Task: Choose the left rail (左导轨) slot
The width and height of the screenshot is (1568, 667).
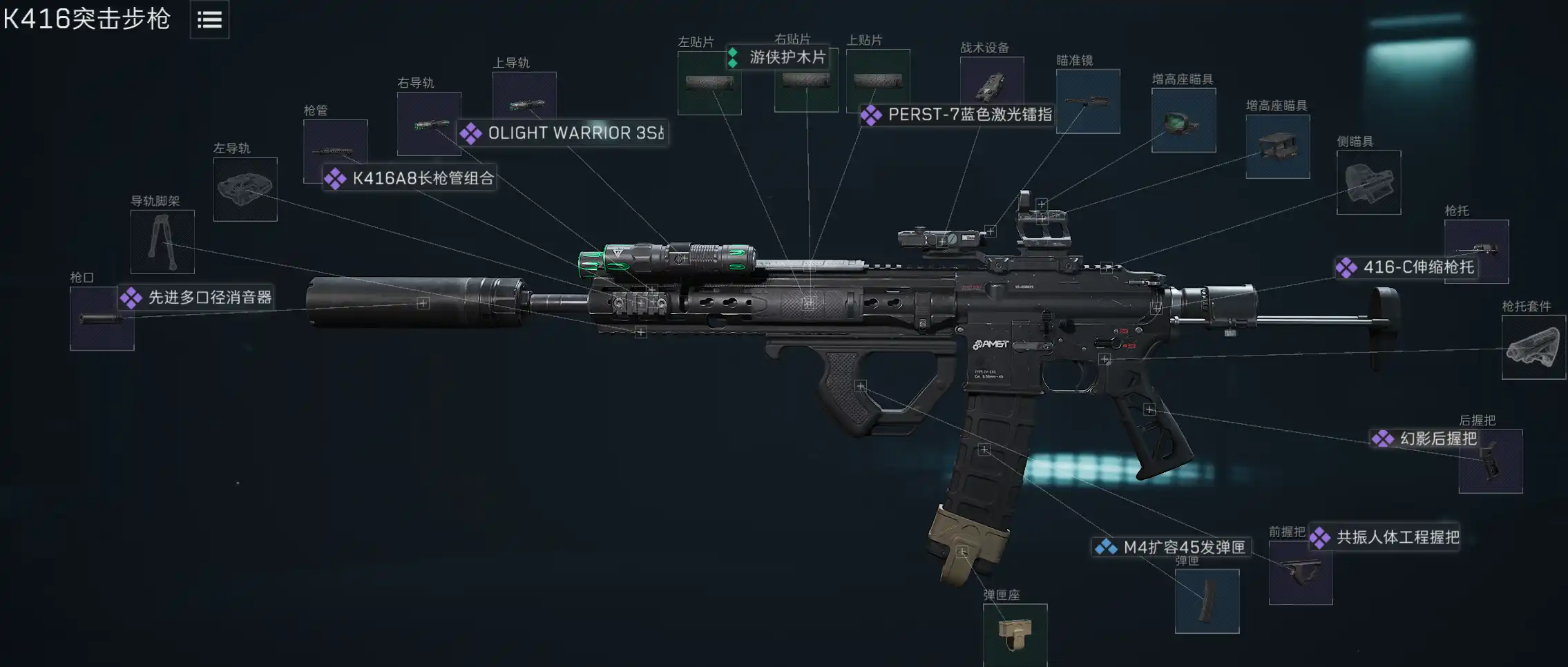Action: pos(245,189)
